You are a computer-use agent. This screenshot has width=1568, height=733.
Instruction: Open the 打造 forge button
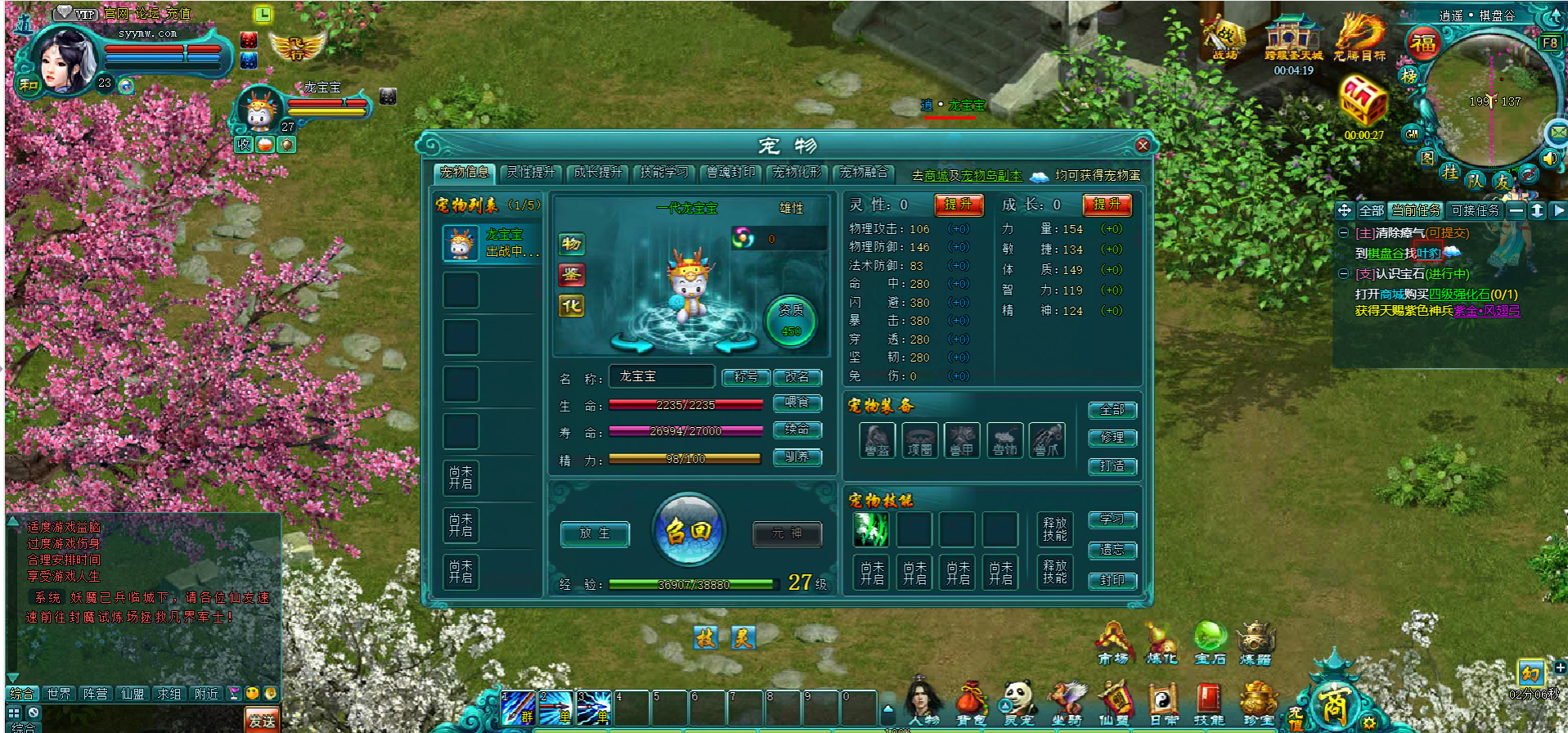click(1112, 466)
